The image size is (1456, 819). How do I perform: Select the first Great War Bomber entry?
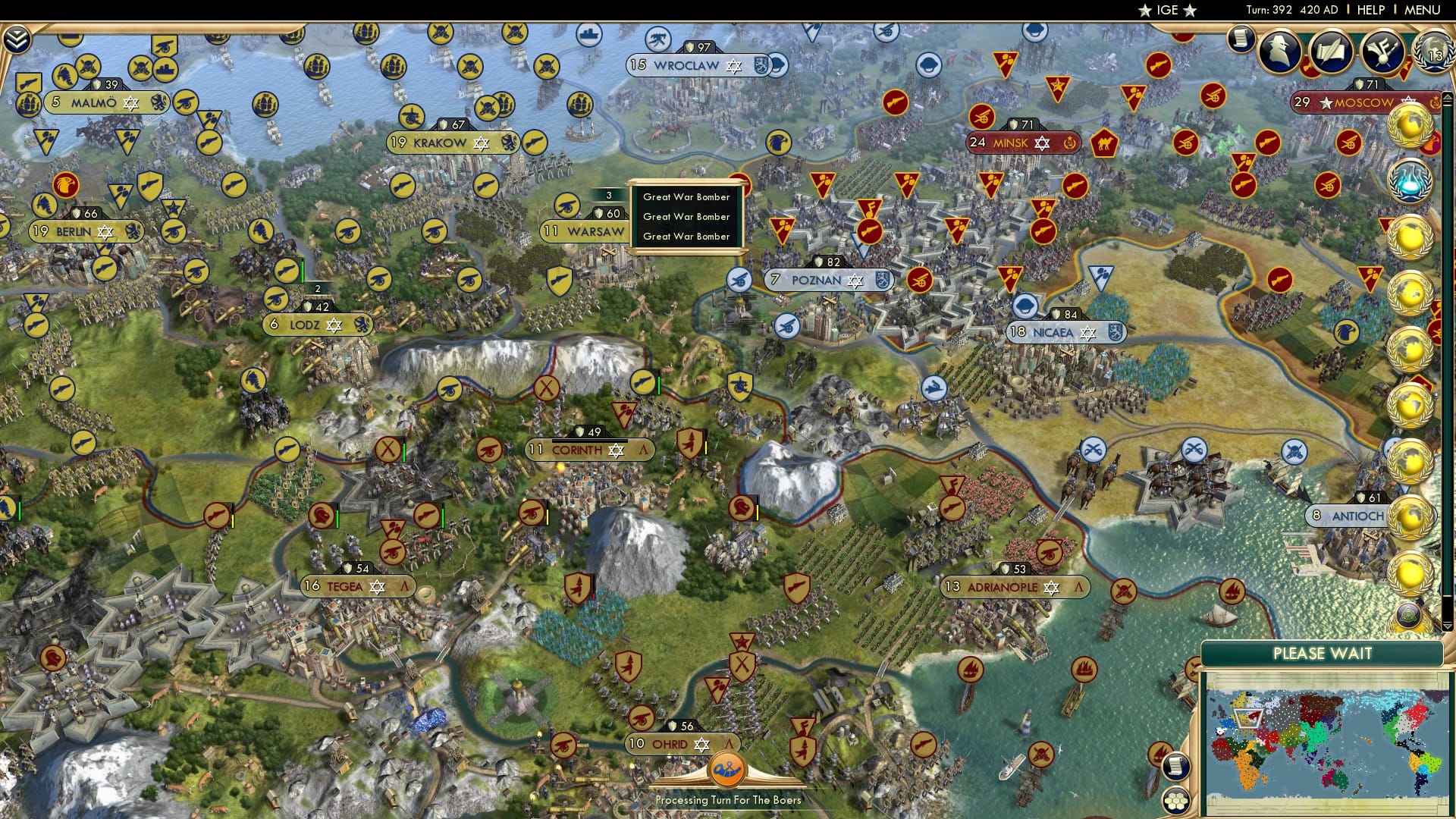click(x=685, y=197)
